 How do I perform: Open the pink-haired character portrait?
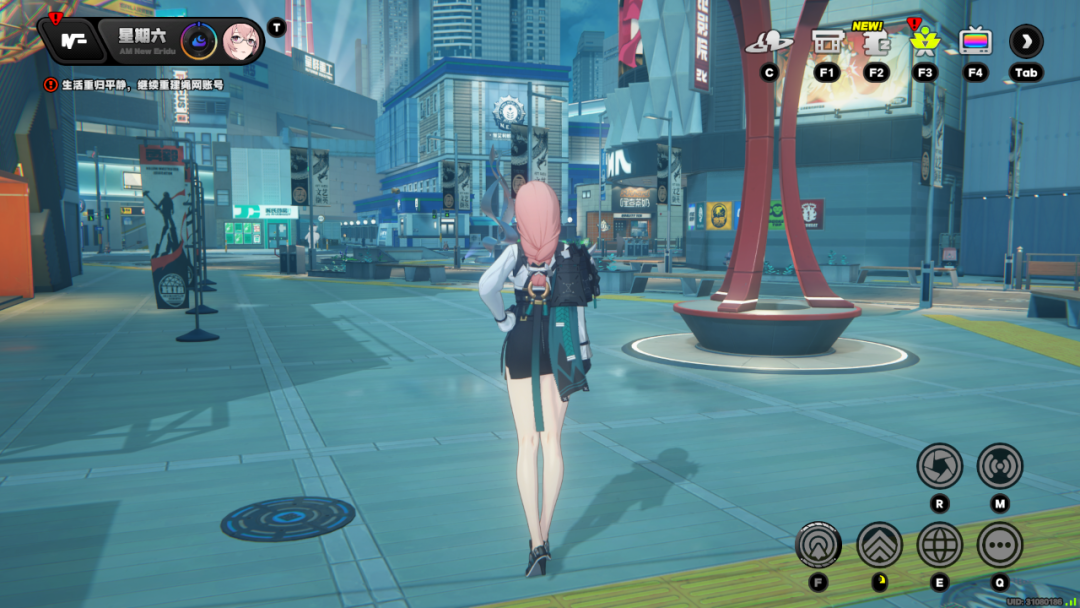(241, 41)
